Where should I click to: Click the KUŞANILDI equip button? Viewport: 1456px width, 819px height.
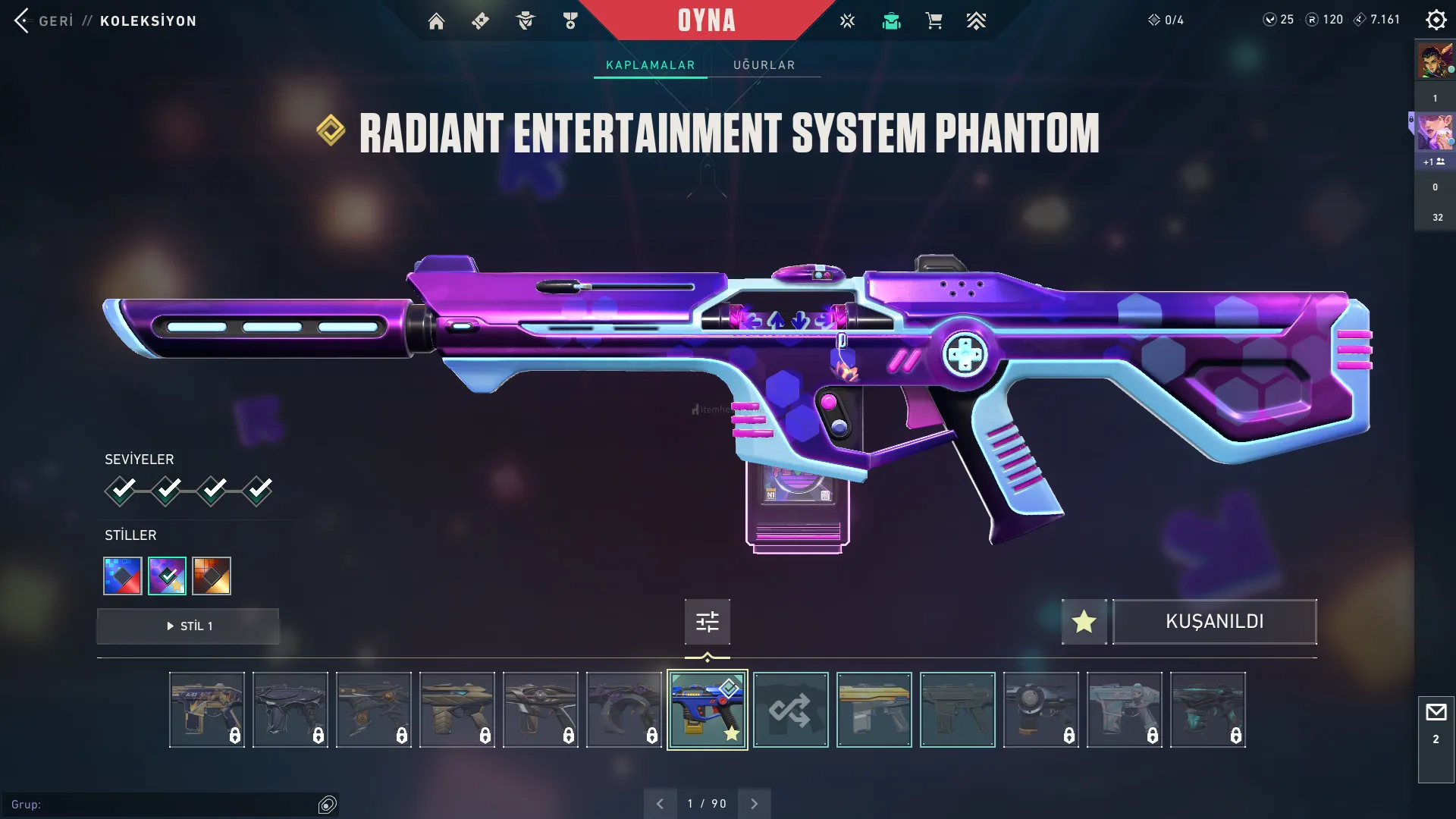pos(1214,622)
